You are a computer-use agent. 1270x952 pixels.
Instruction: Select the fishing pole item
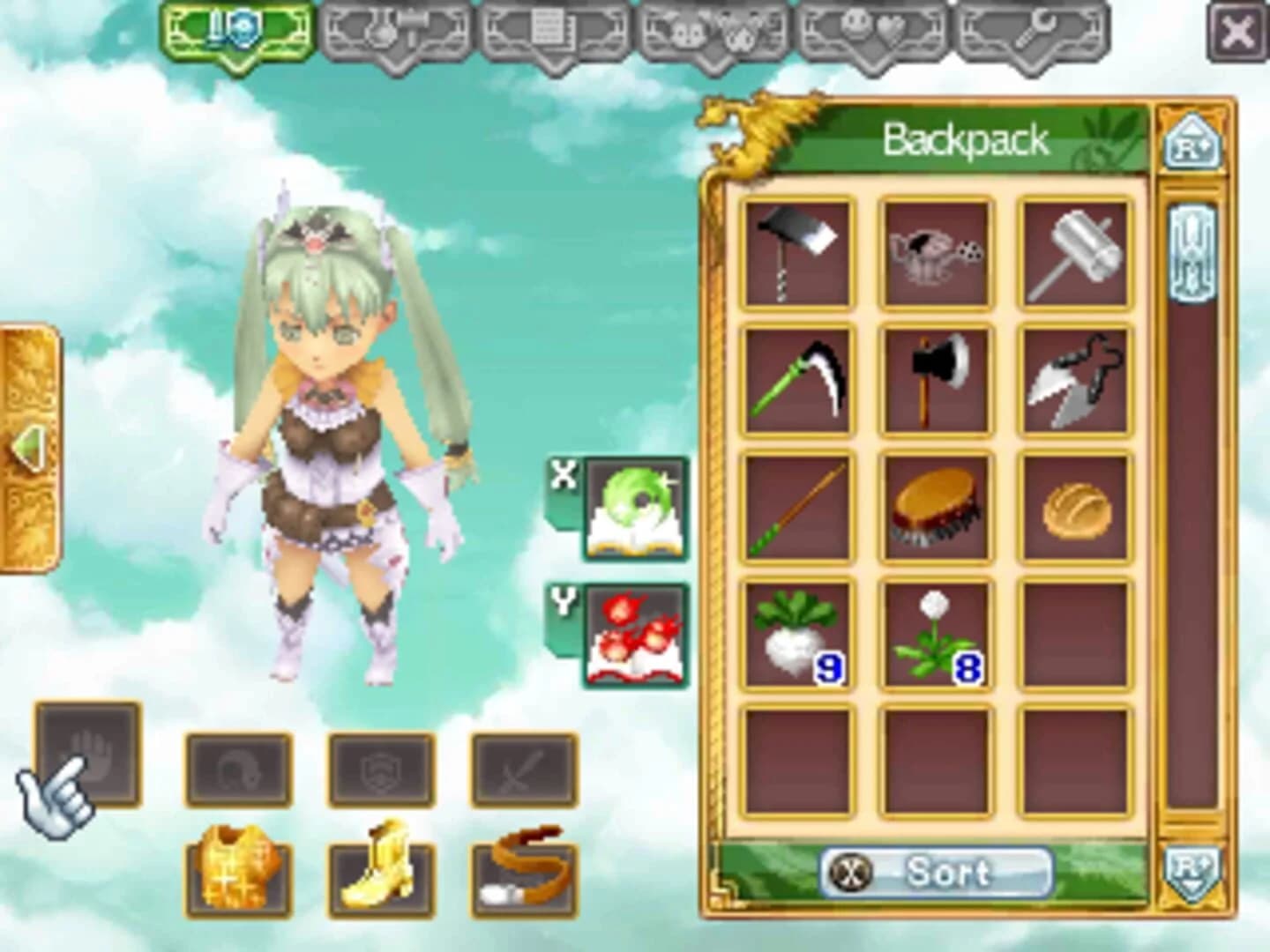[x=796, y=509]
